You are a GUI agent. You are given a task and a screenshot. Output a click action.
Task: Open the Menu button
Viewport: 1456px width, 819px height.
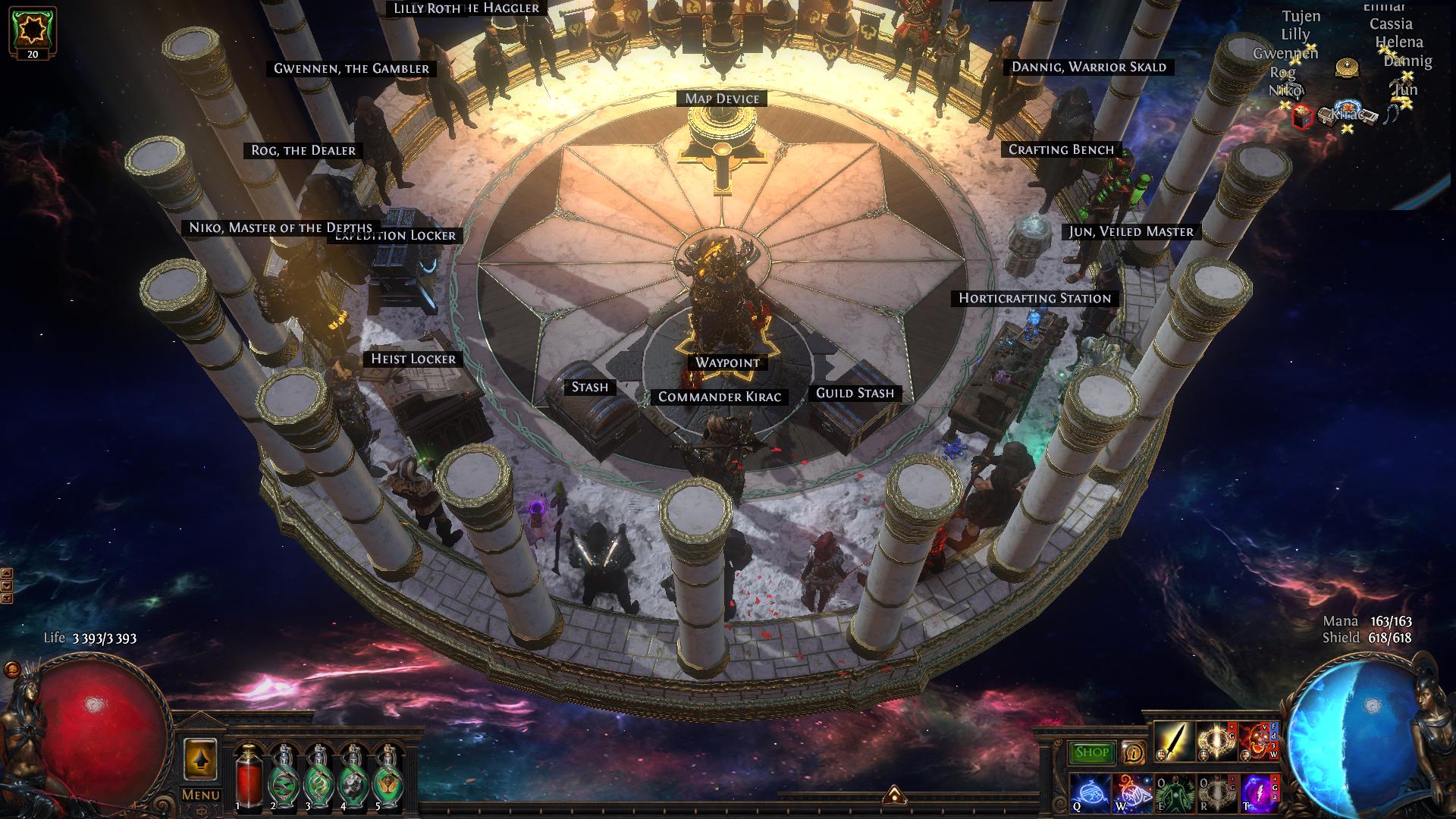pos(201,795)
